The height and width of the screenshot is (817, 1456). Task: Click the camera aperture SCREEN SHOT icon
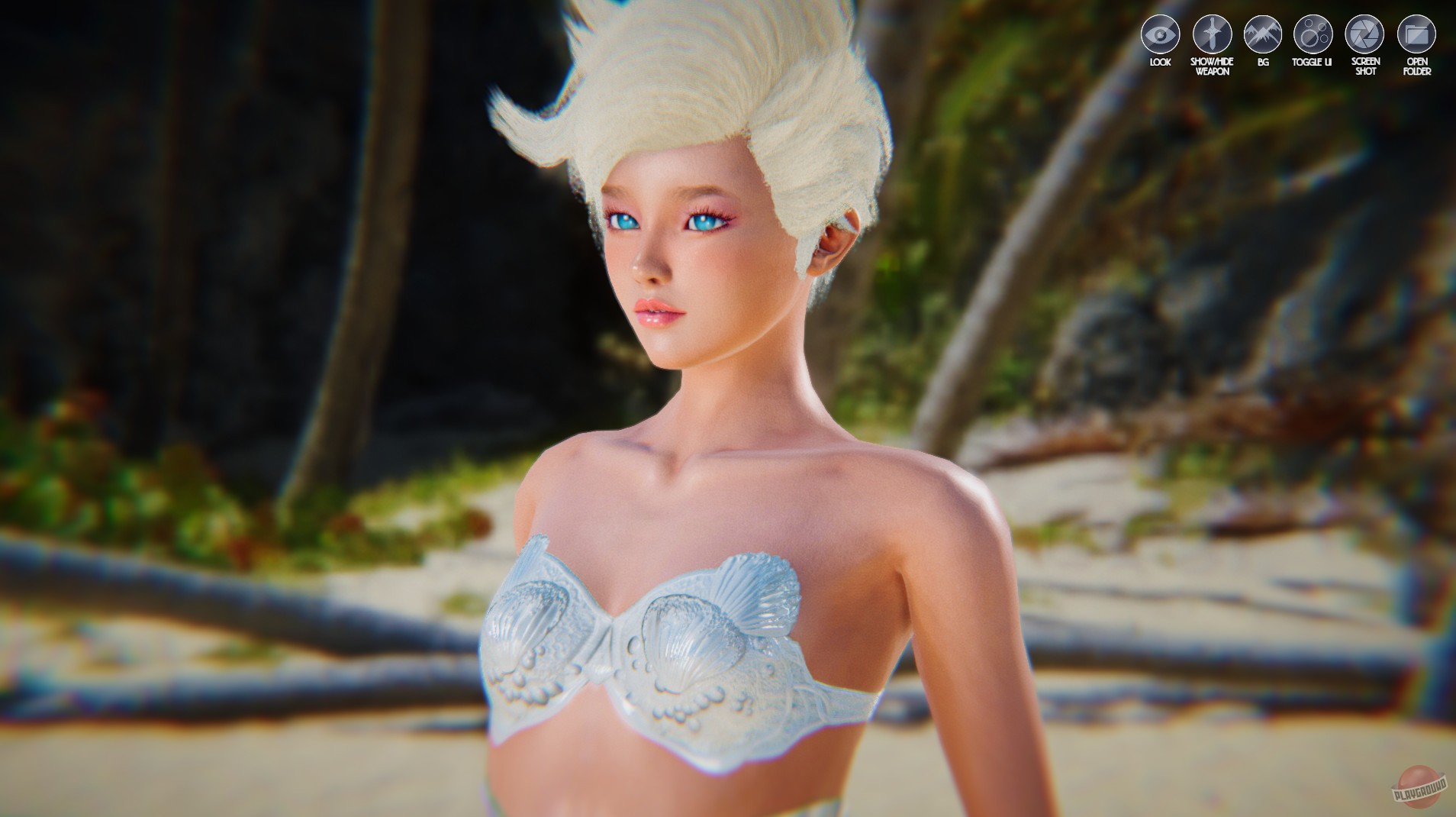[1364, 34]
